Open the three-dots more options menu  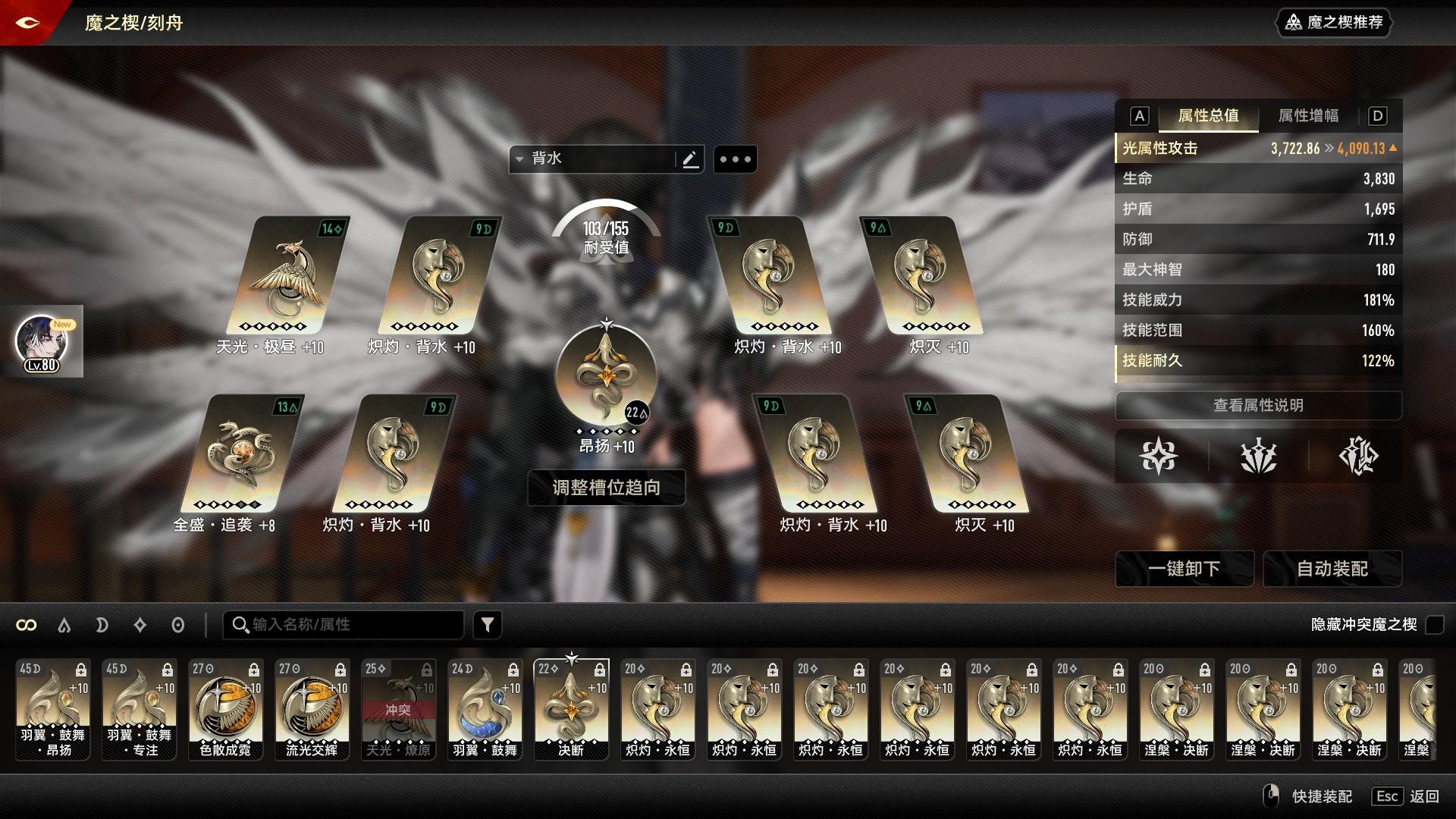point(735,159)
